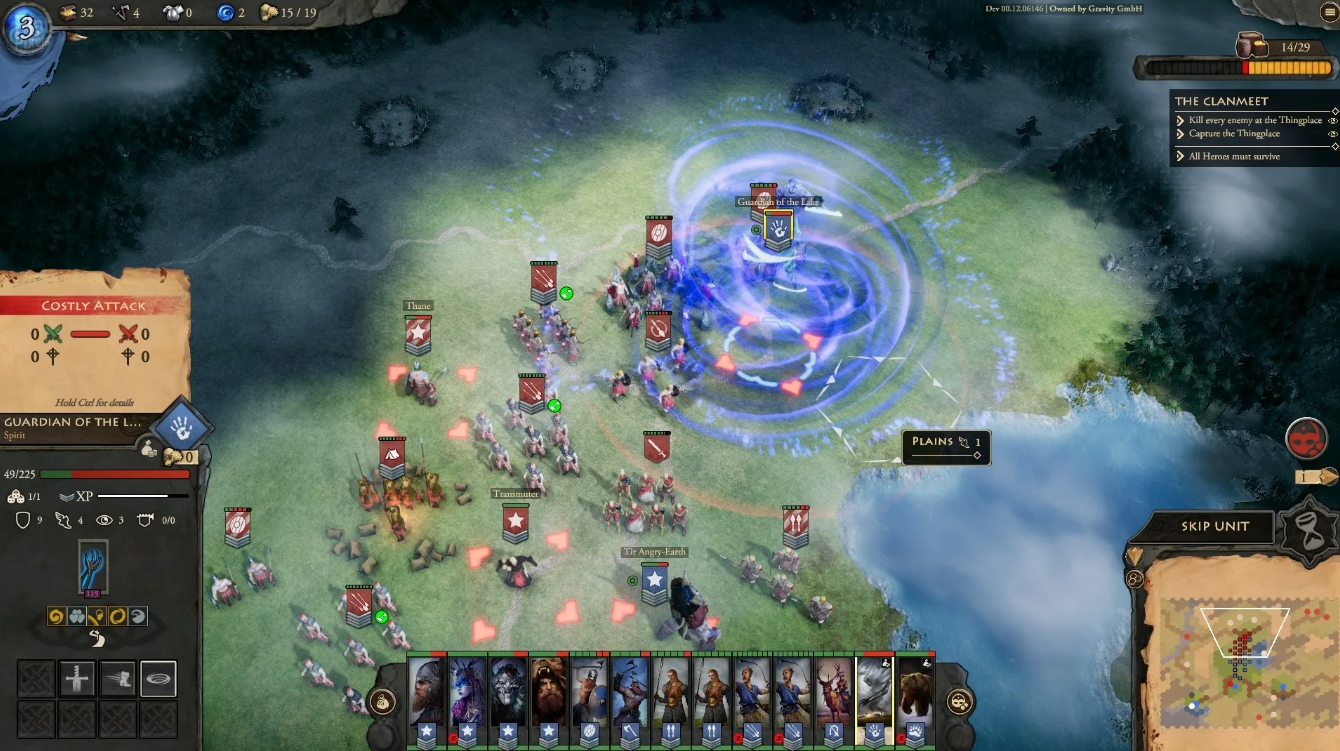Activate the boot movement ability
1340x751 pixels.
(x=118, y=678)
